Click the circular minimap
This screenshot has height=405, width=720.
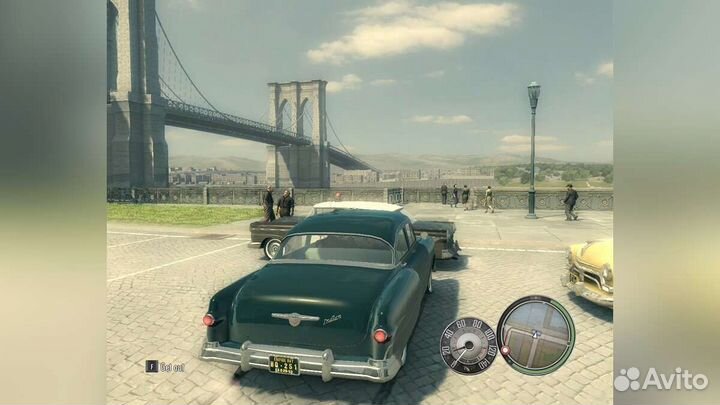pyautogui.click(x=535, y=335)
